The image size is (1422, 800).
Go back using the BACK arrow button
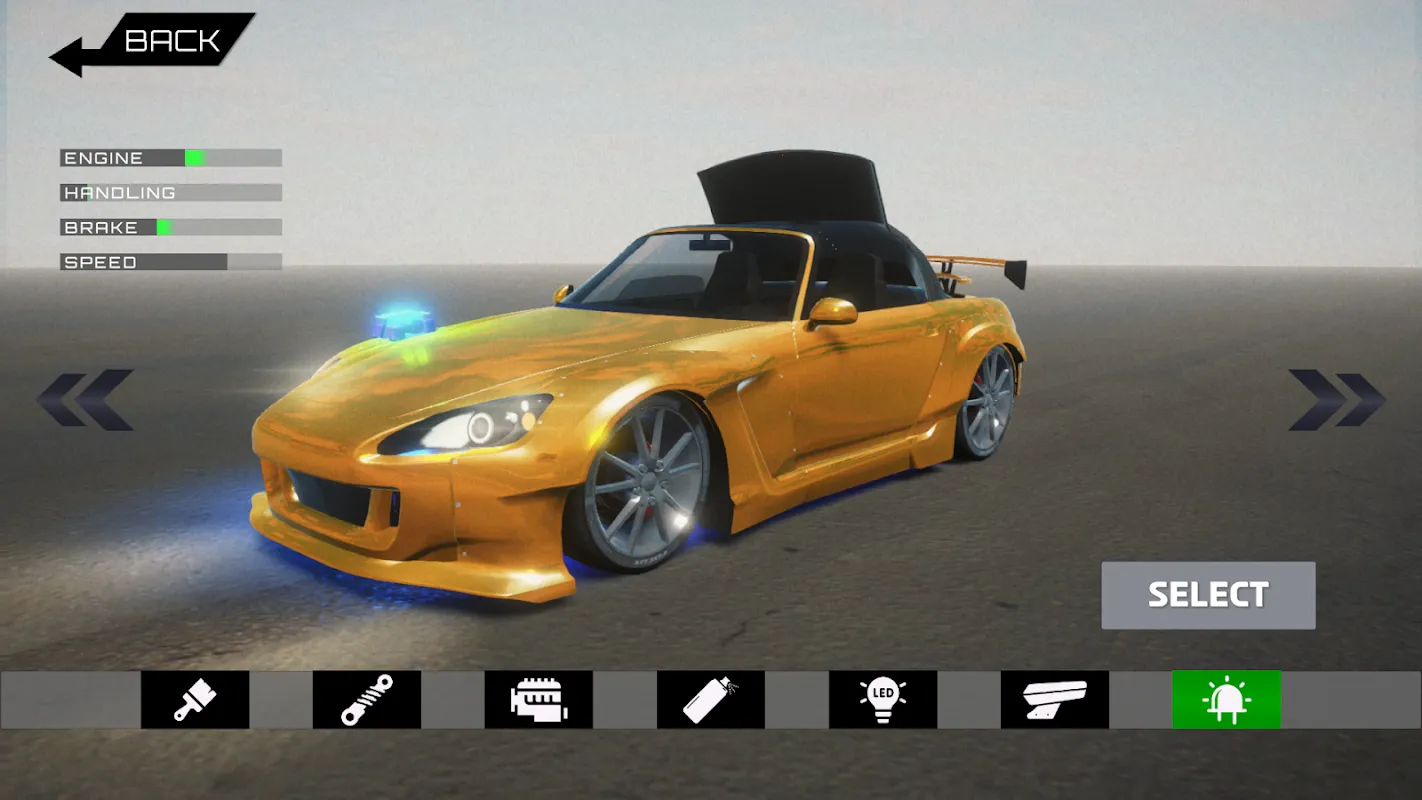152,43
